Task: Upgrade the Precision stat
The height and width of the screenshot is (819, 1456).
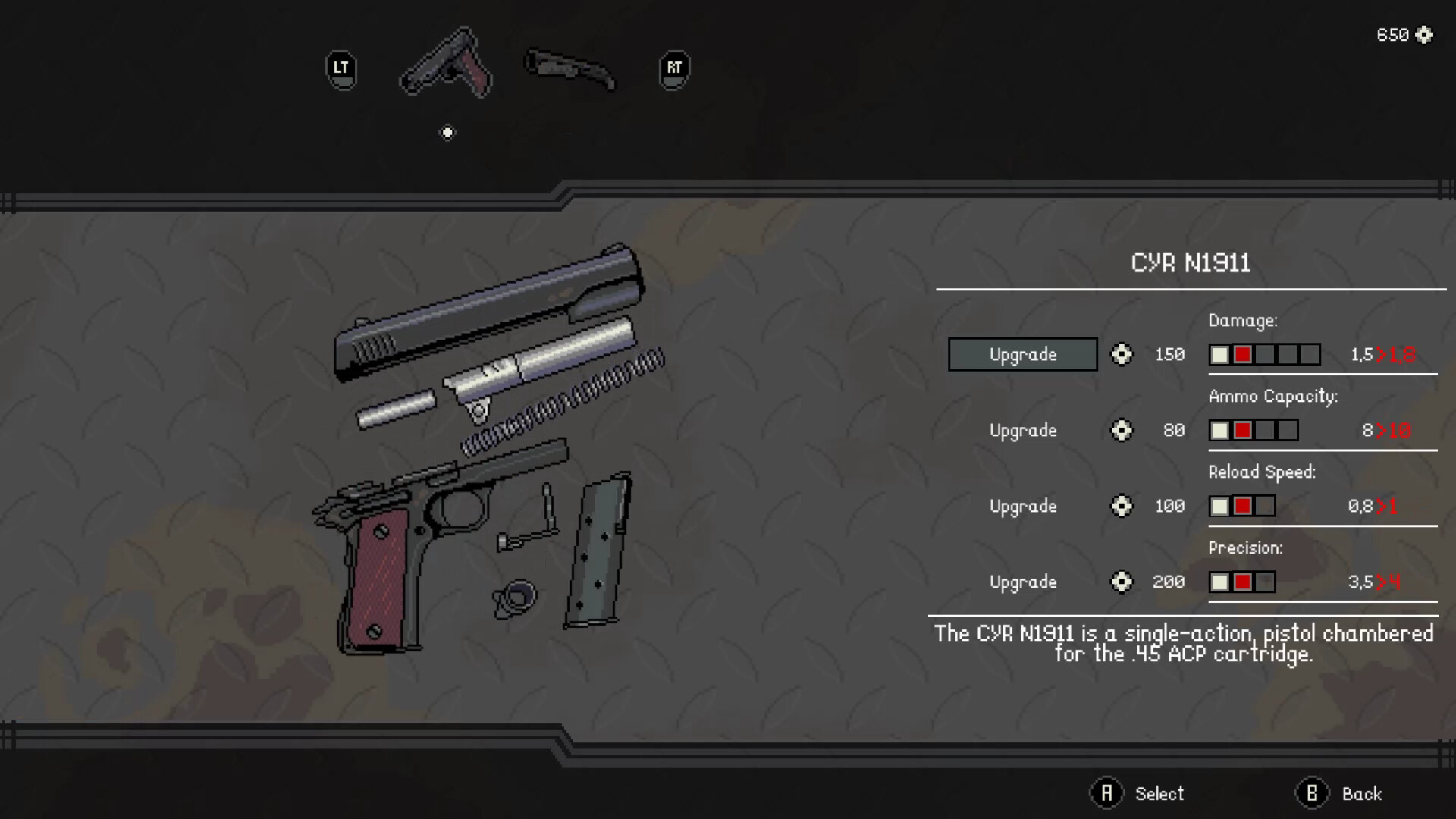Action: coord(1022,582)
